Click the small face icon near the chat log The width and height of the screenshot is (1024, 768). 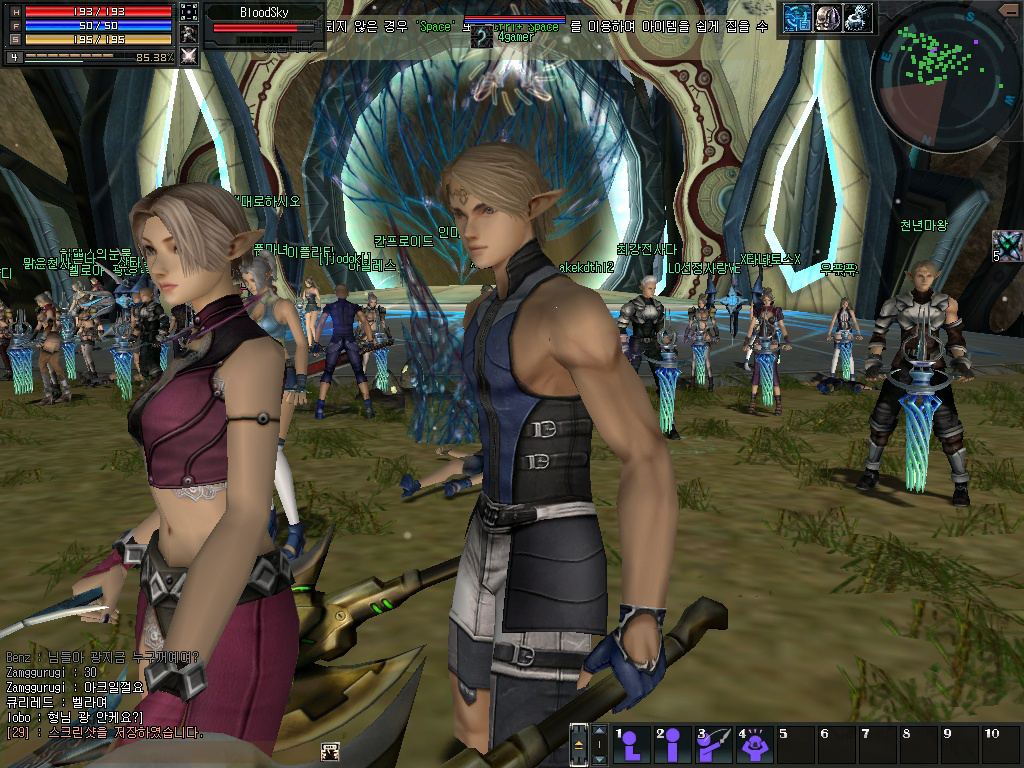(329, 751)
